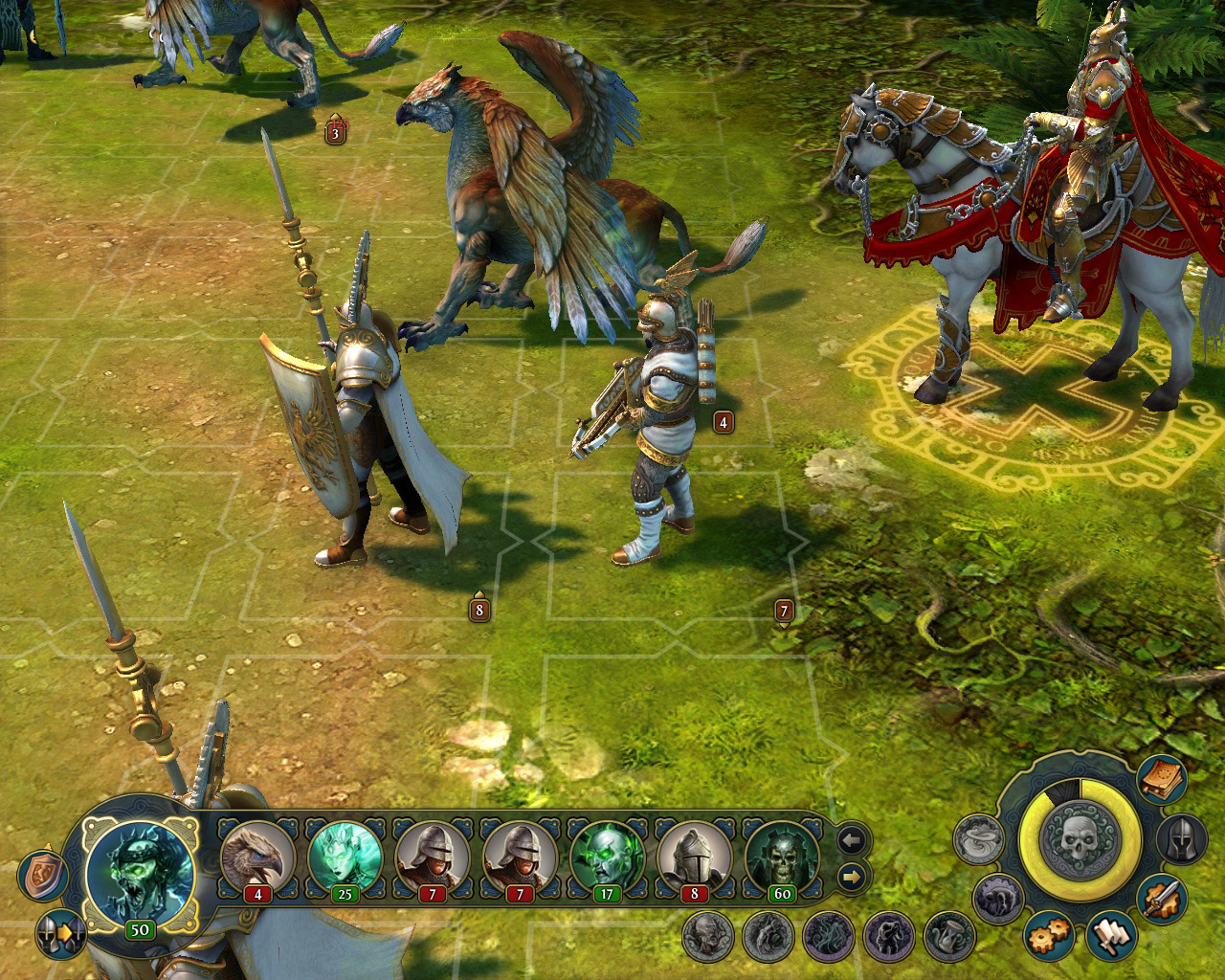Open the gears settings icon
1225x980 pixels.
click(1047, 938)
